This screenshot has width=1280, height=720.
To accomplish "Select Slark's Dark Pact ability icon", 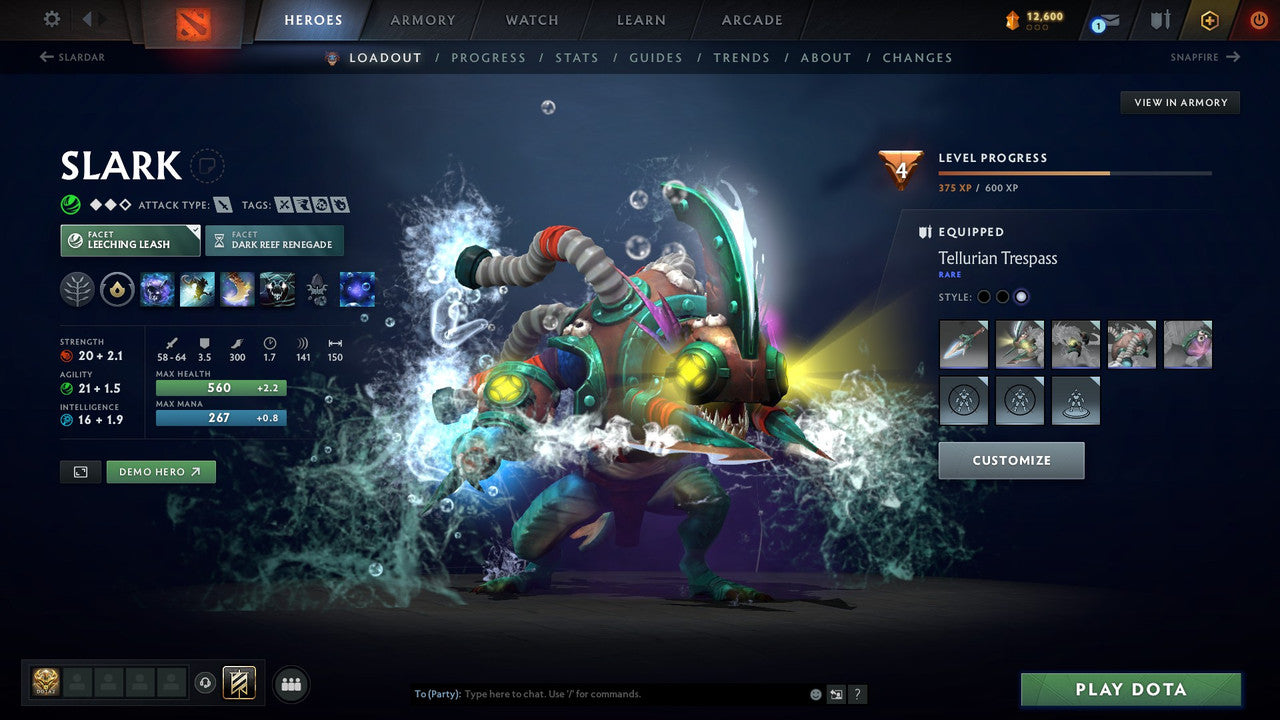I will click(157, 290).
